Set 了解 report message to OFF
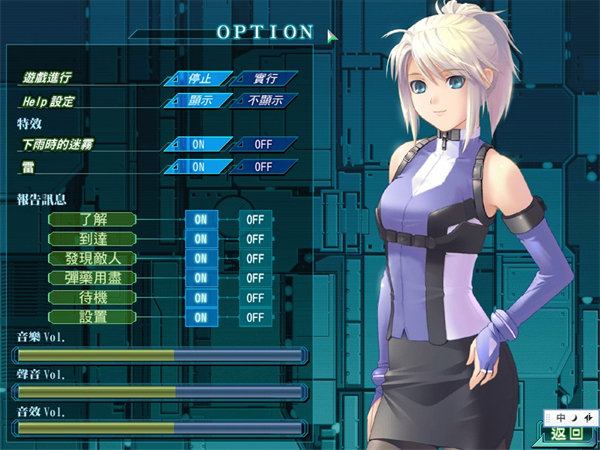Screen dimensions: 600x450 click(x=255, y=220)
